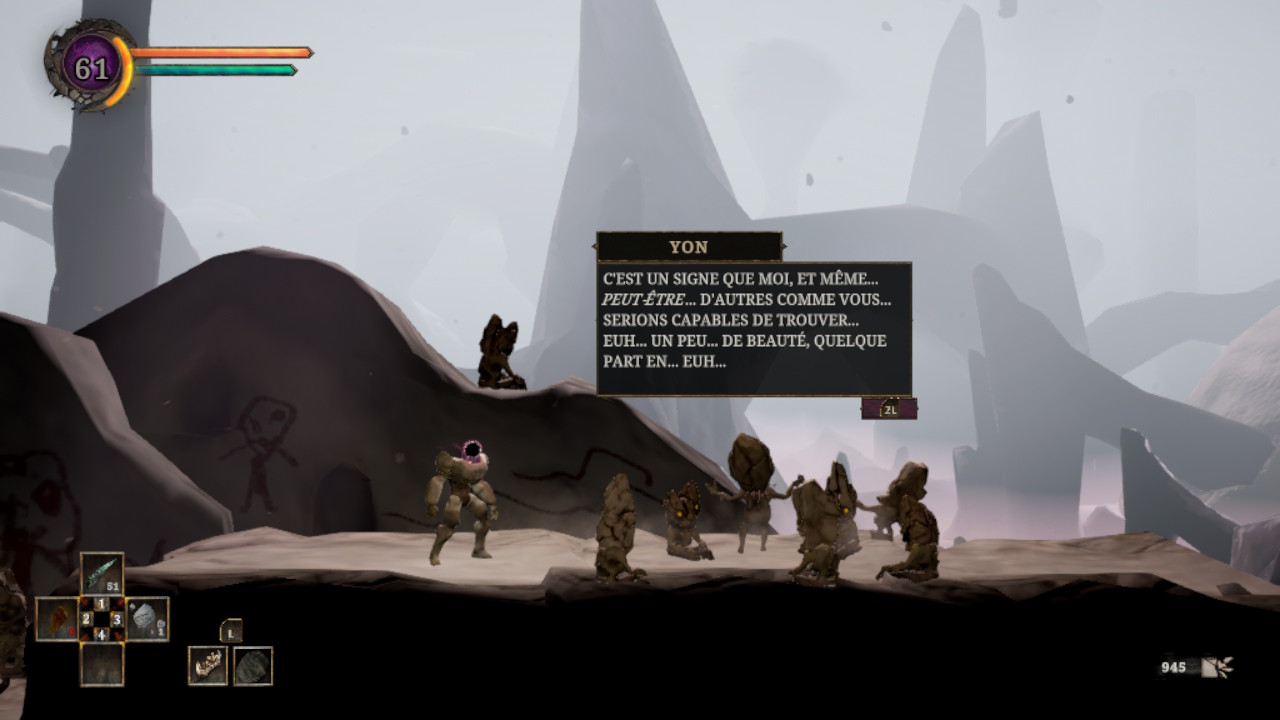1280x720 pixels.
Task: Select the orange item slot with zero count
Action: (57, 619)
